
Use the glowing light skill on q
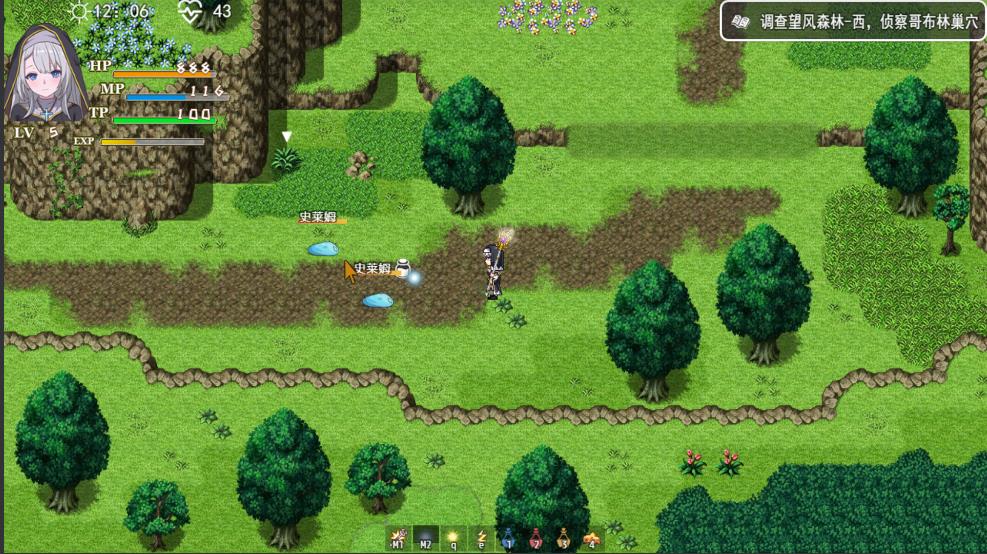(x=453, y=538)
